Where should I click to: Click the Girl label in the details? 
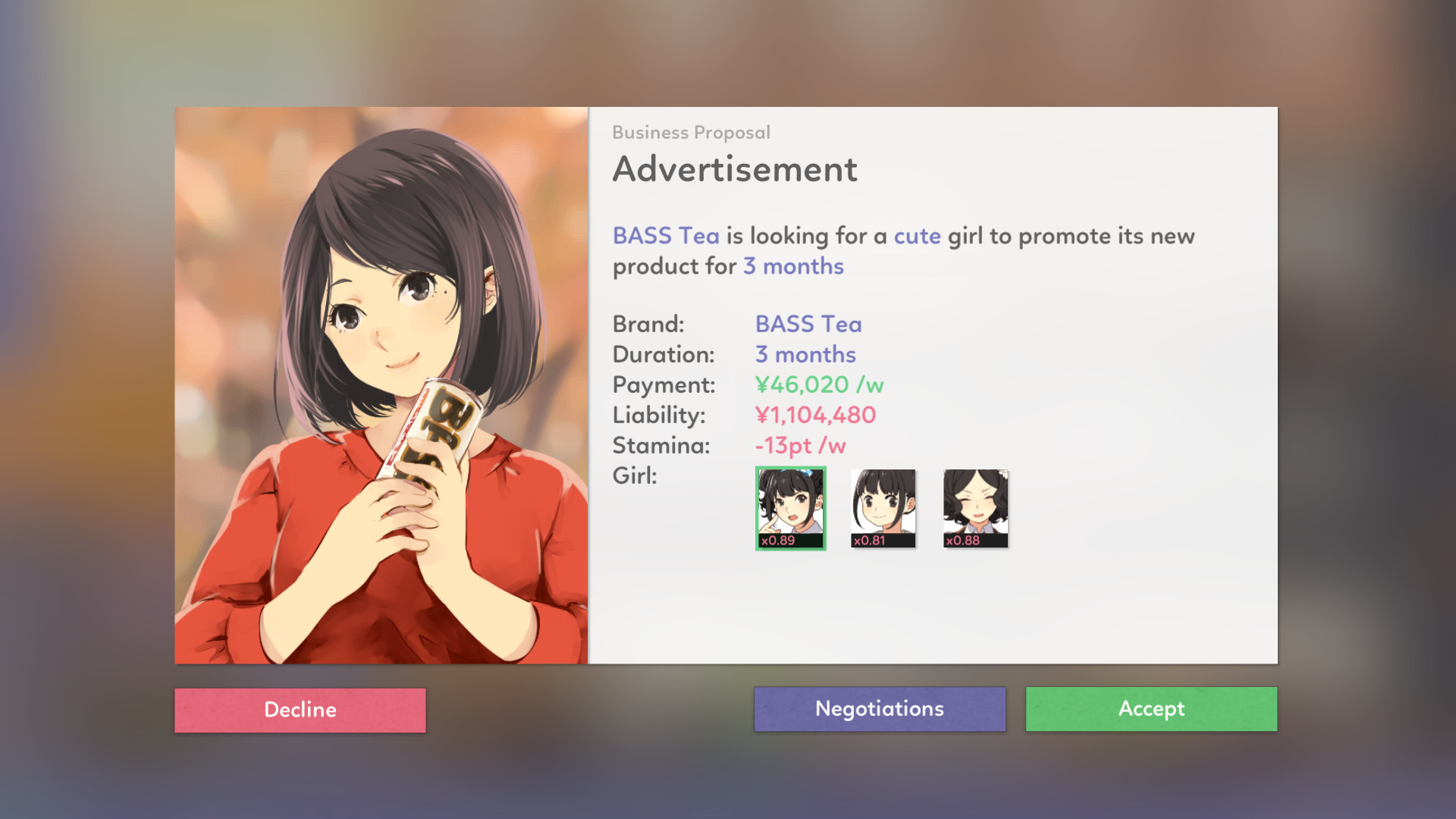(633, 475)
